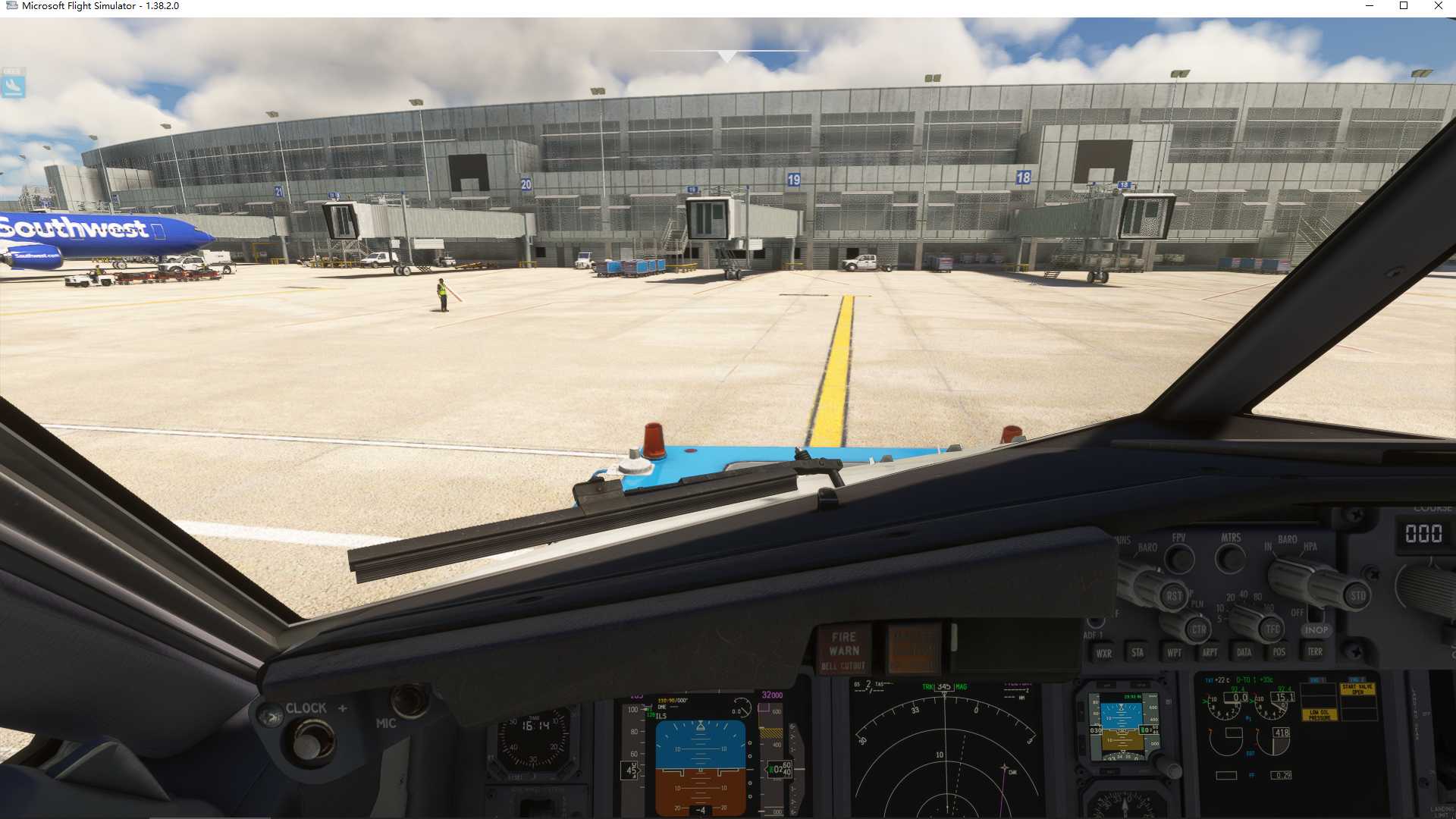Hit the RST minimums reset button
This screenshot has width=1456, height=819.
point(1174,596)
